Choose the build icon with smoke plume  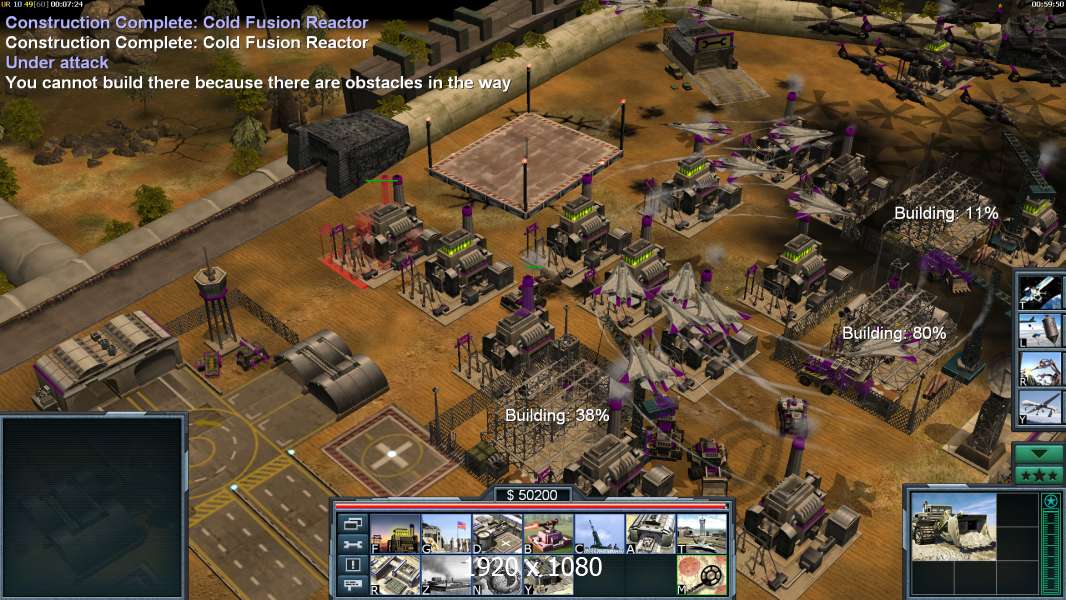(x=446, y=574)
